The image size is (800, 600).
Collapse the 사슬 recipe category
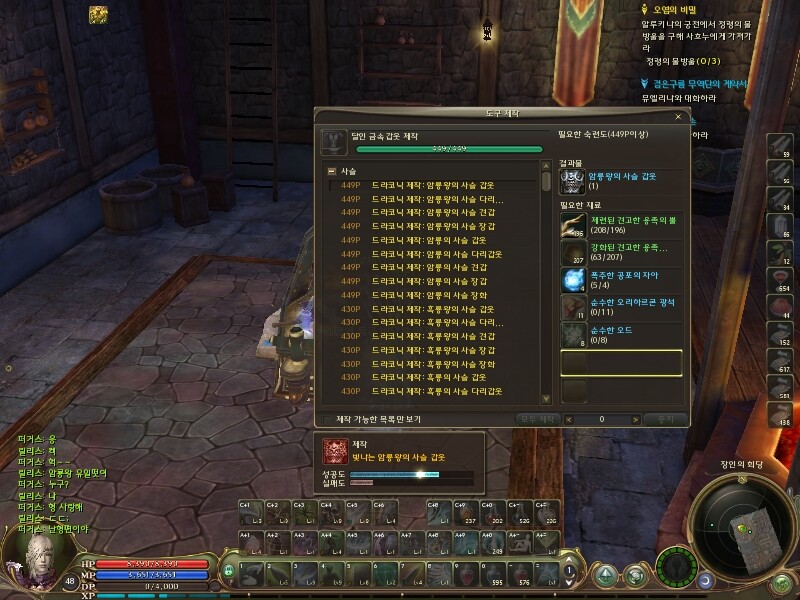[x=332, y=172]
